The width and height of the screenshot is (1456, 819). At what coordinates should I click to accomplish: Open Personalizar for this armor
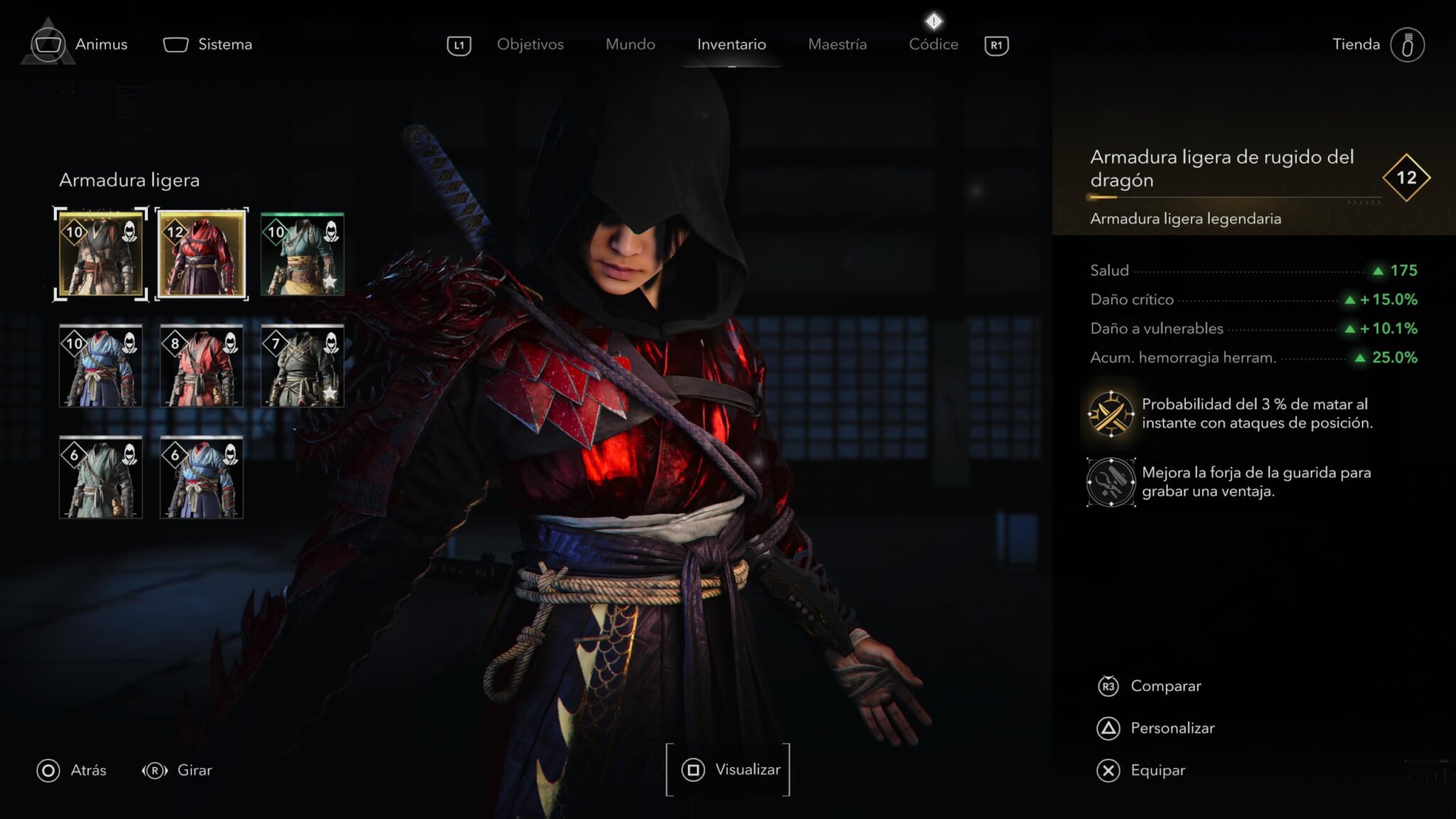pyautogui.click(x=1172, y=728)
